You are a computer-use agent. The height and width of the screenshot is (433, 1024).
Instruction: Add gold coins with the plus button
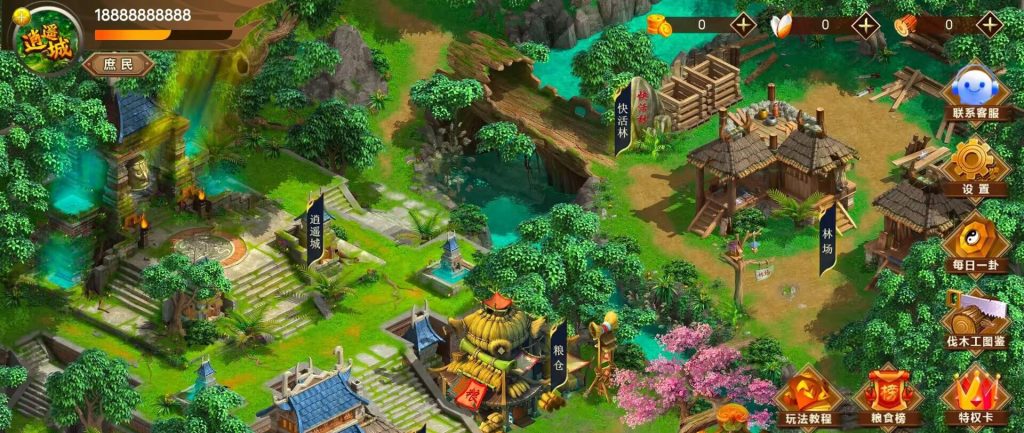point(743,25)
